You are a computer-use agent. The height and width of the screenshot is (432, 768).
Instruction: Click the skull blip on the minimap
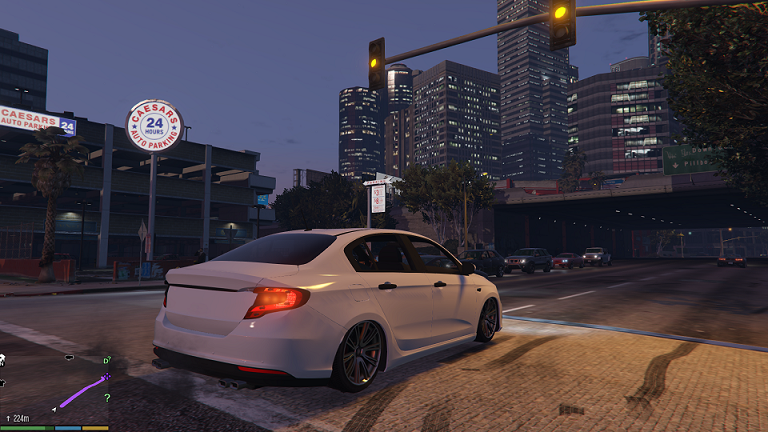point(3,360)
